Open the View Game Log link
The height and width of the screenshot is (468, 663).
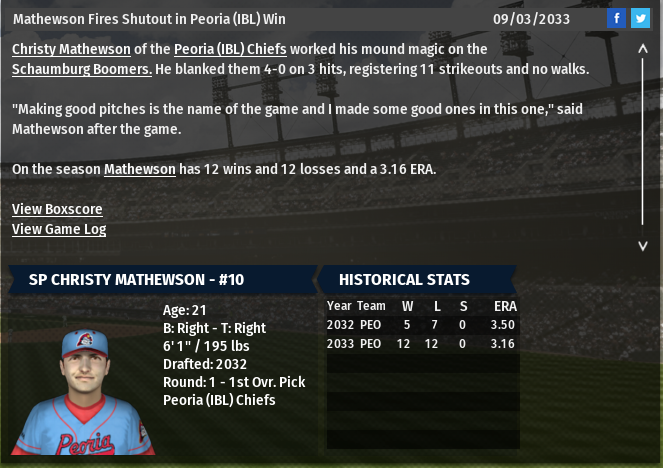point(59,229)
